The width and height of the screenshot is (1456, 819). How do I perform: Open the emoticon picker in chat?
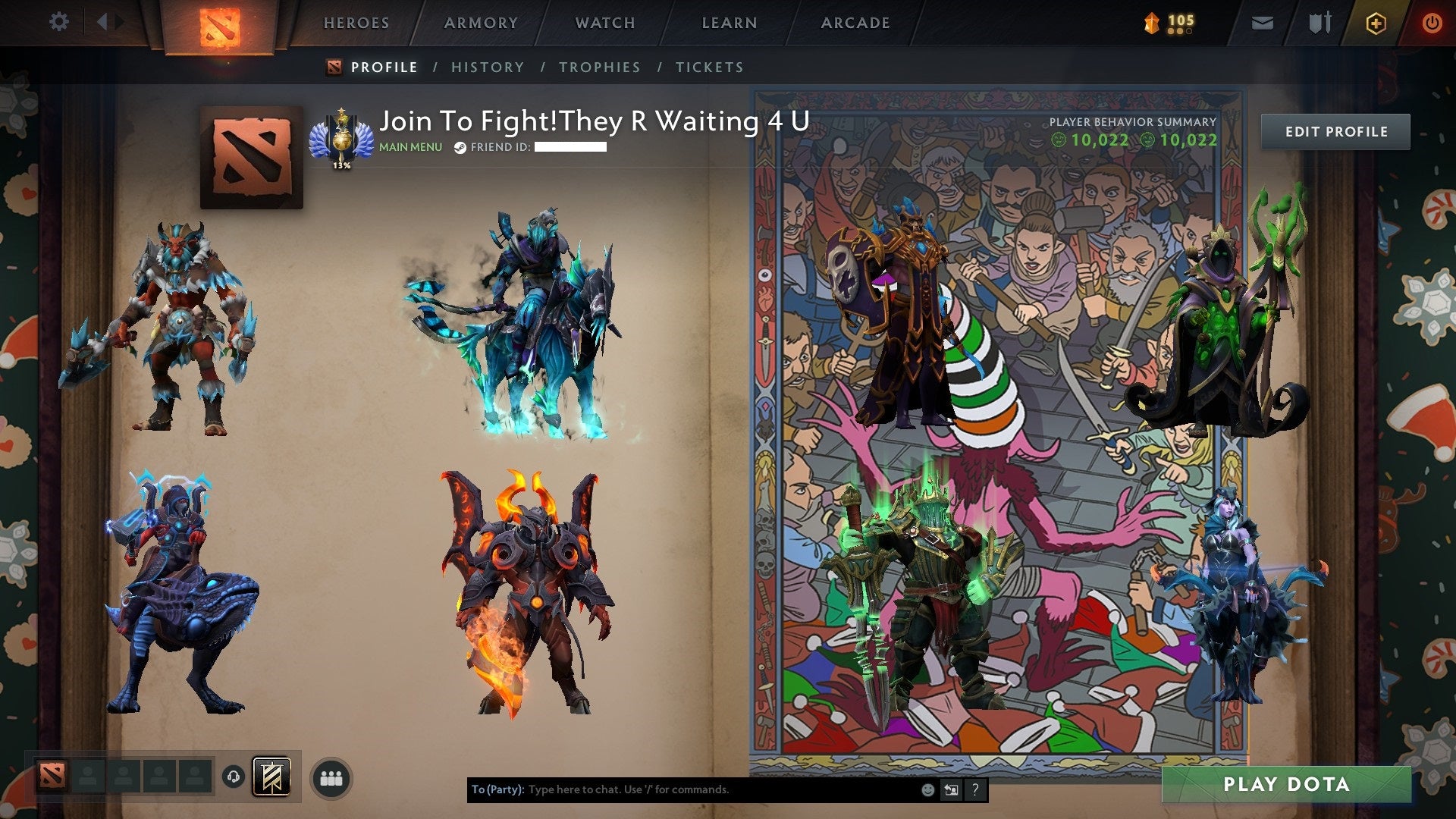click(927, 789)
